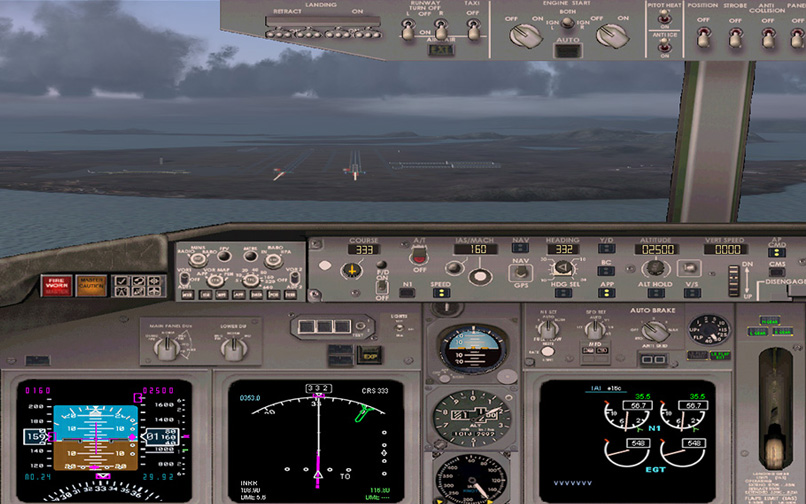Click the Fire Warn indicator button

56,285
